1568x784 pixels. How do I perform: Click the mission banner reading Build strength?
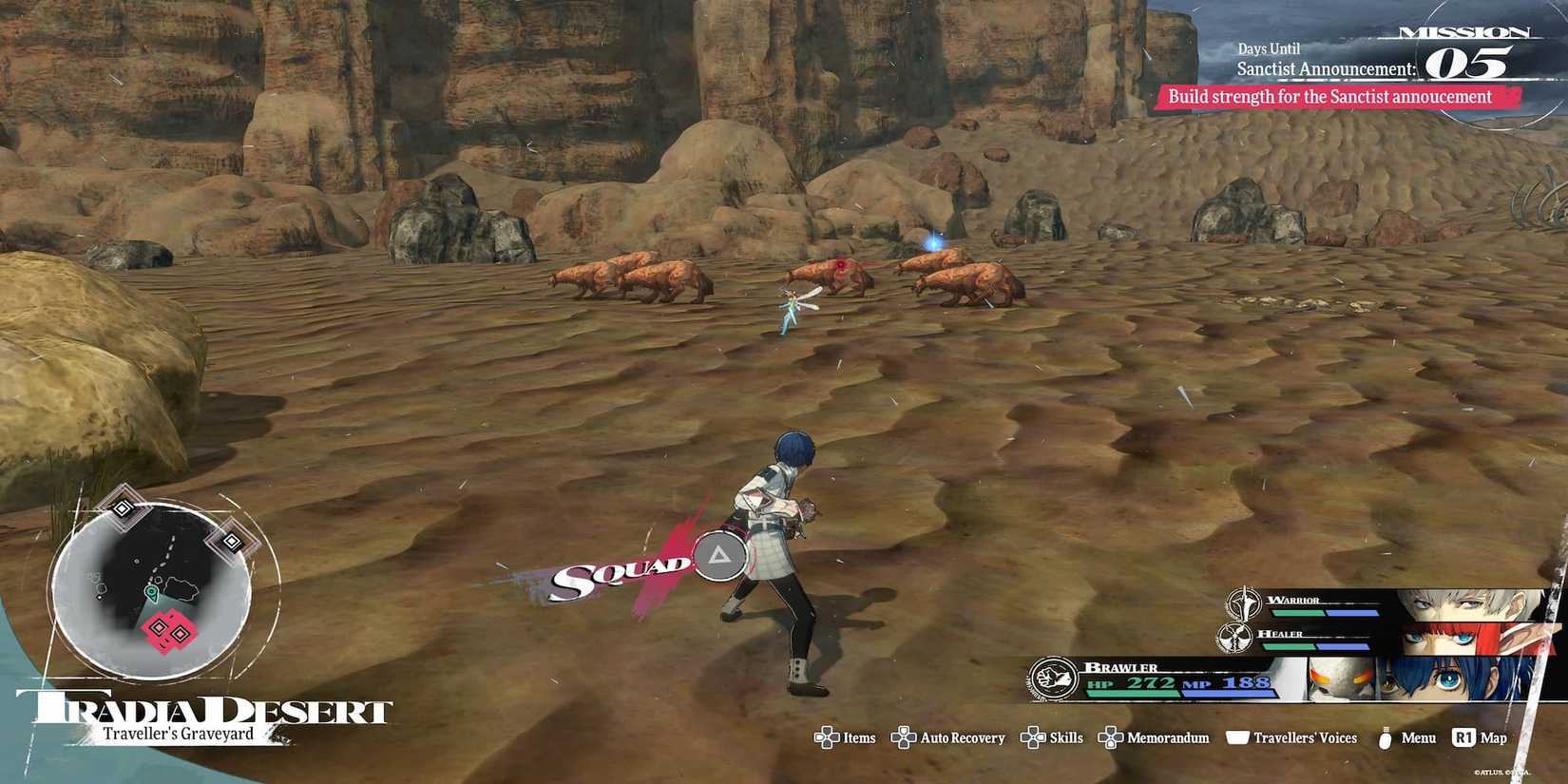tap(1330, 96)
